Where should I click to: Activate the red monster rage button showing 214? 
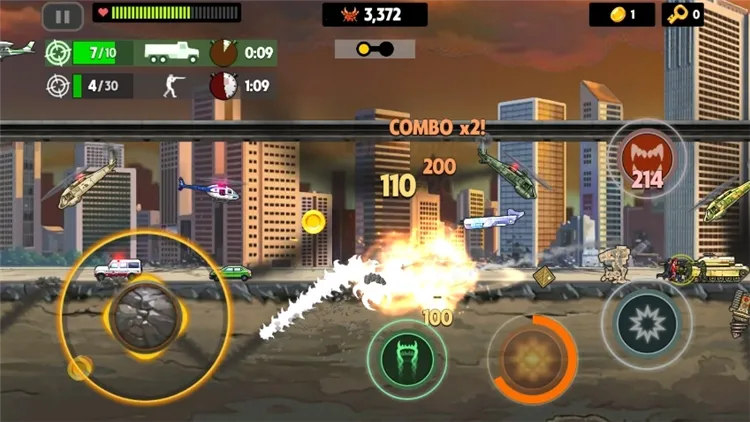click(646, 159)
